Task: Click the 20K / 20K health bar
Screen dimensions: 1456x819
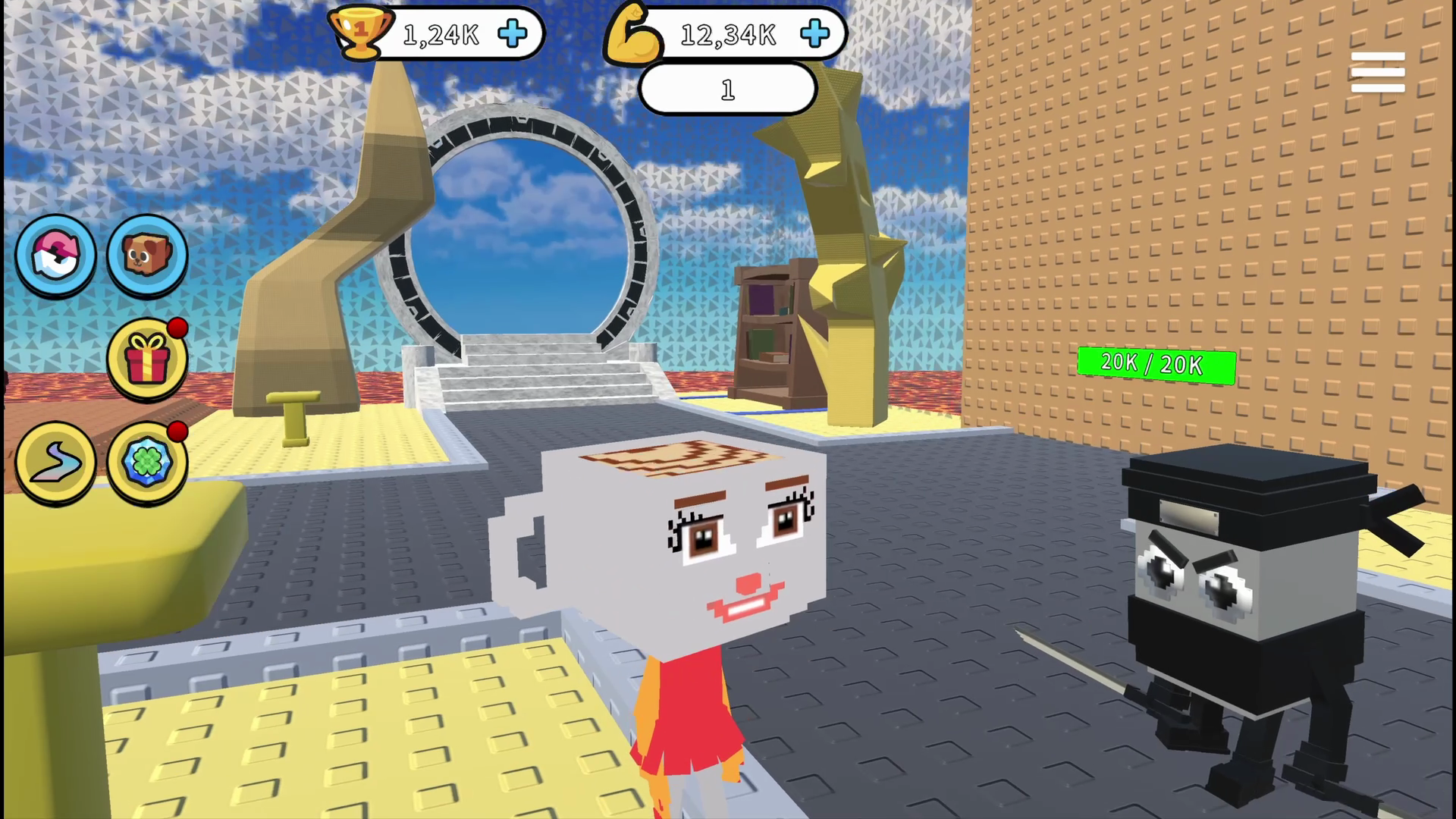Action: (1156, 364)
